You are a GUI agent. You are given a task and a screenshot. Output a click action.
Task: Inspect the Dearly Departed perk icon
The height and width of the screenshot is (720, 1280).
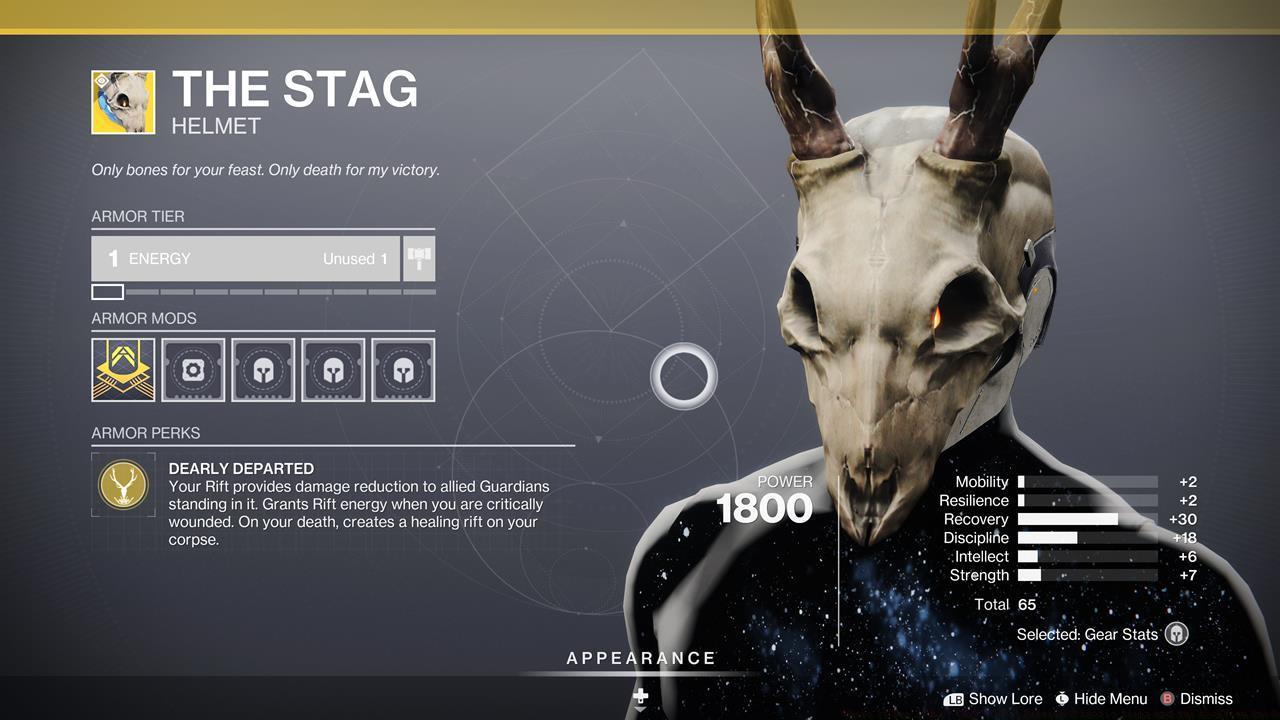point(123,485)
